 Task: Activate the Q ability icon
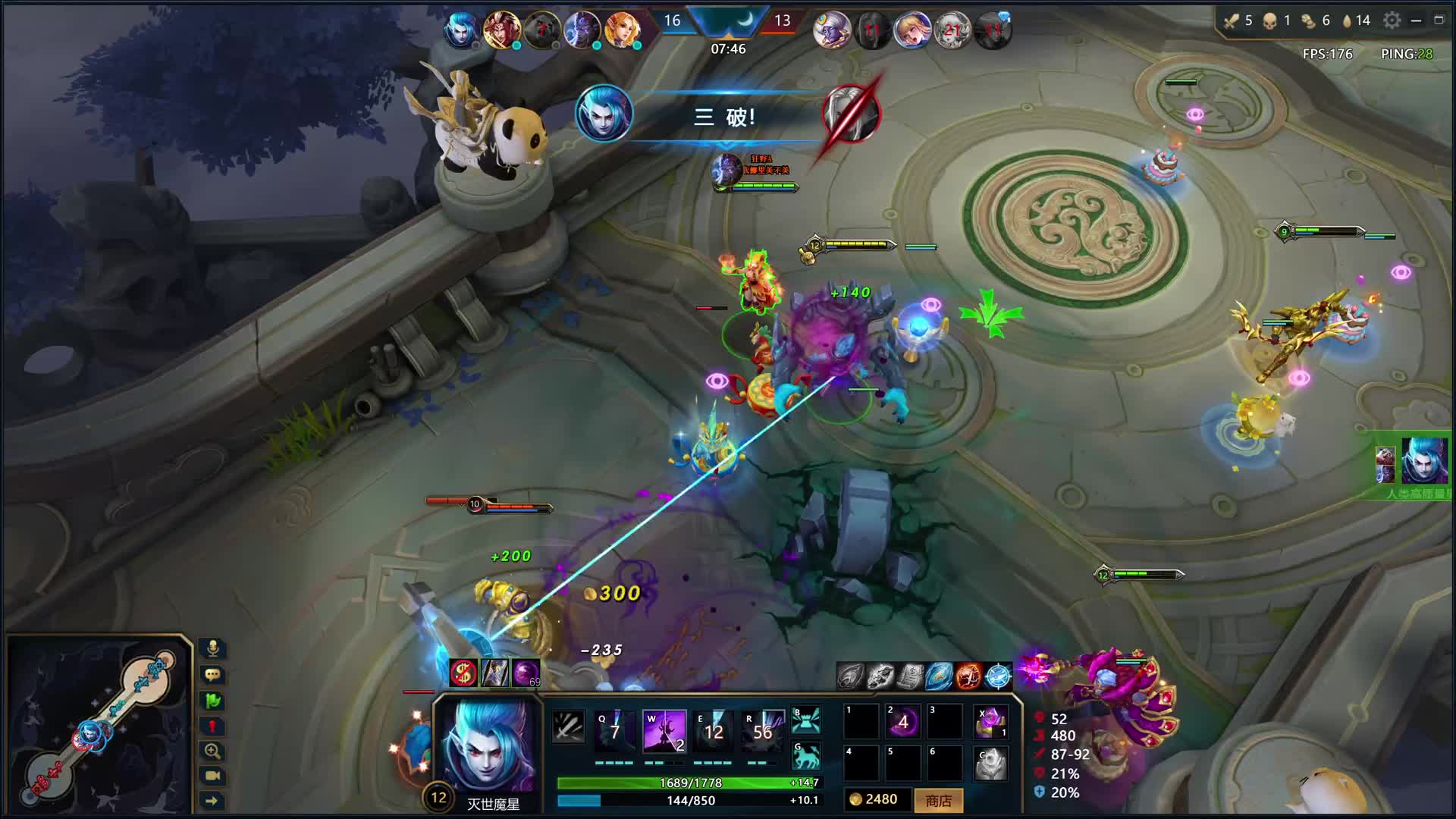tap(614, 730)
